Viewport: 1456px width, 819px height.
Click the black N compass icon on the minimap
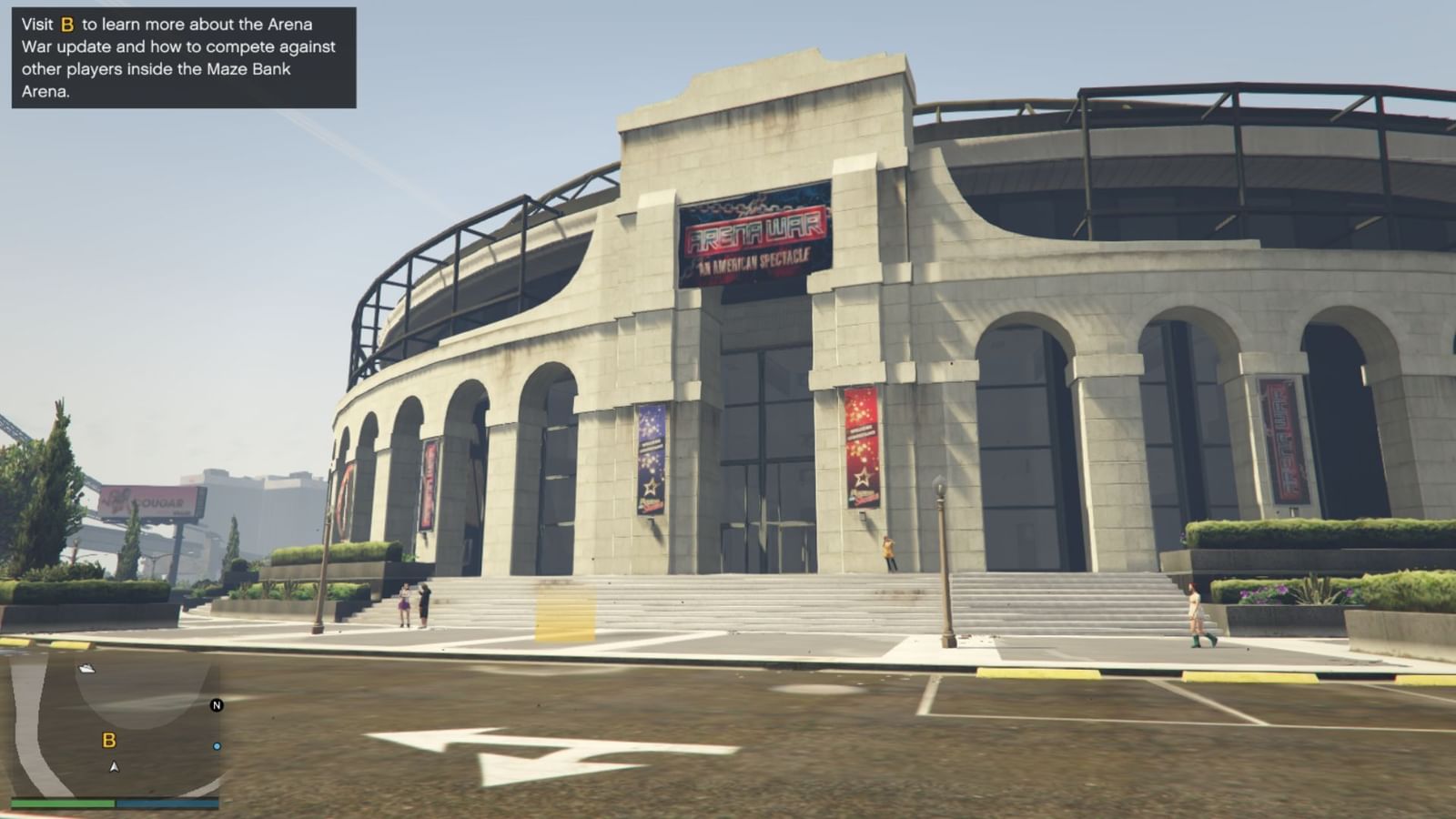(x=215, y=705)
